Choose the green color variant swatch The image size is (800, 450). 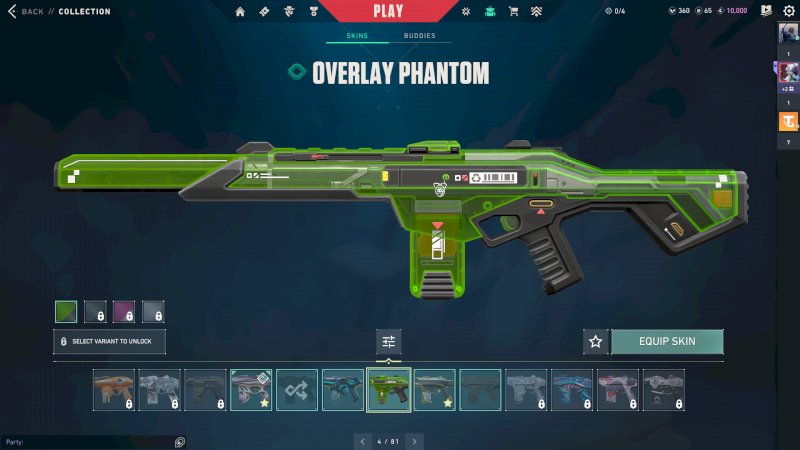66,312
